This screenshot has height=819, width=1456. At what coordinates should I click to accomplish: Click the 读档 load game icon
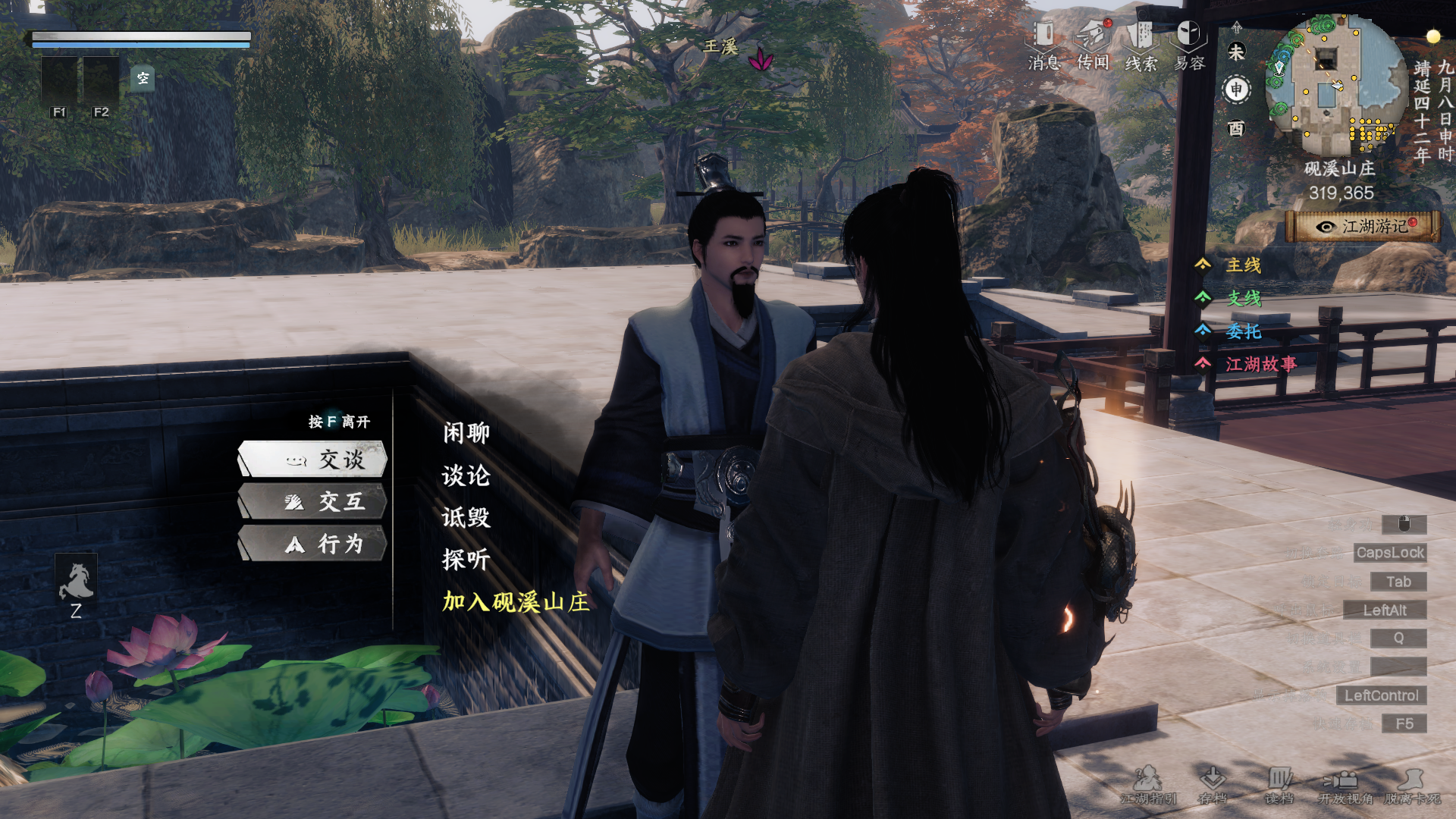[x=1279, y=784]
